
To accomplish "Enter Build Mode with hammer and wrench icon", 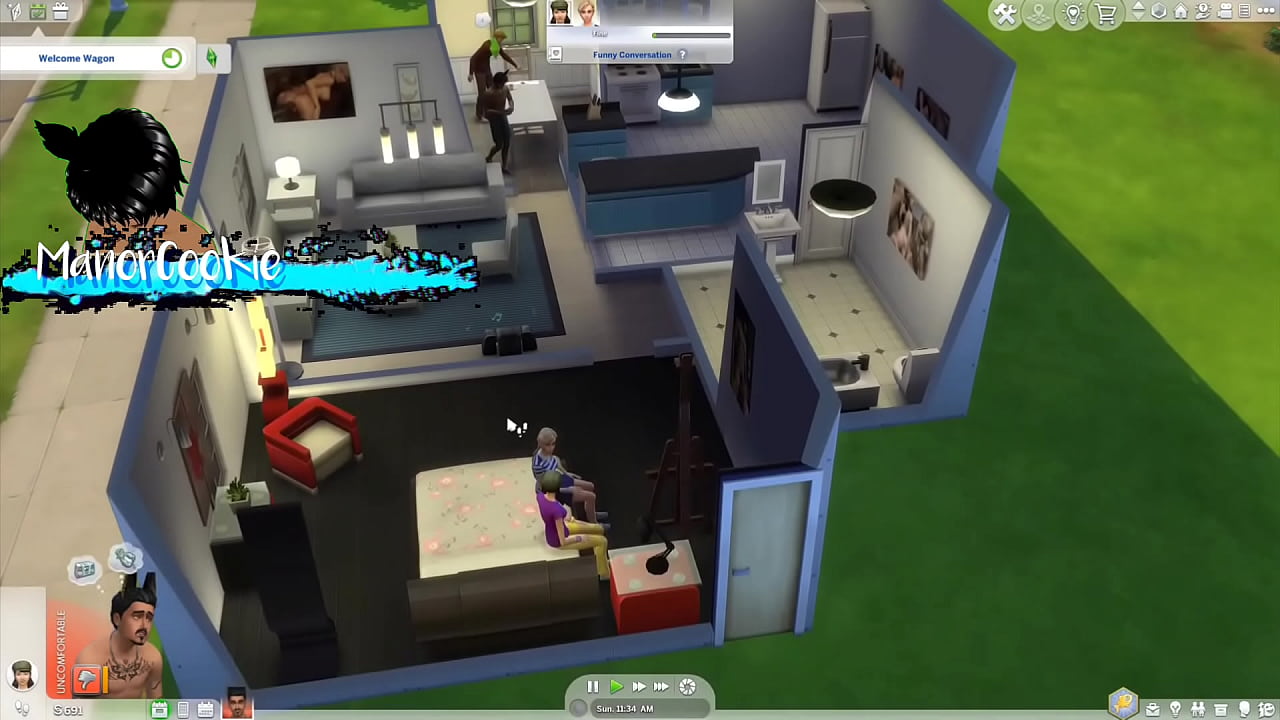I will click(1006, 12).
